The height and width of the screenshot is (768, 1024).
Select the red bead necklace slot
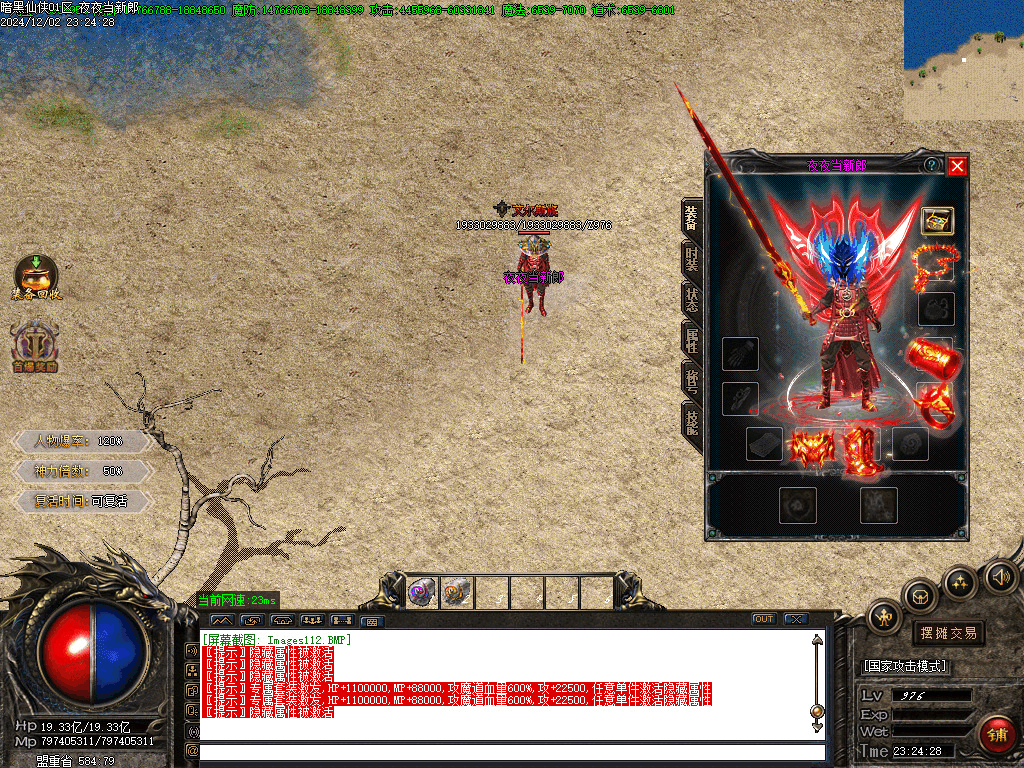(934, 264)
